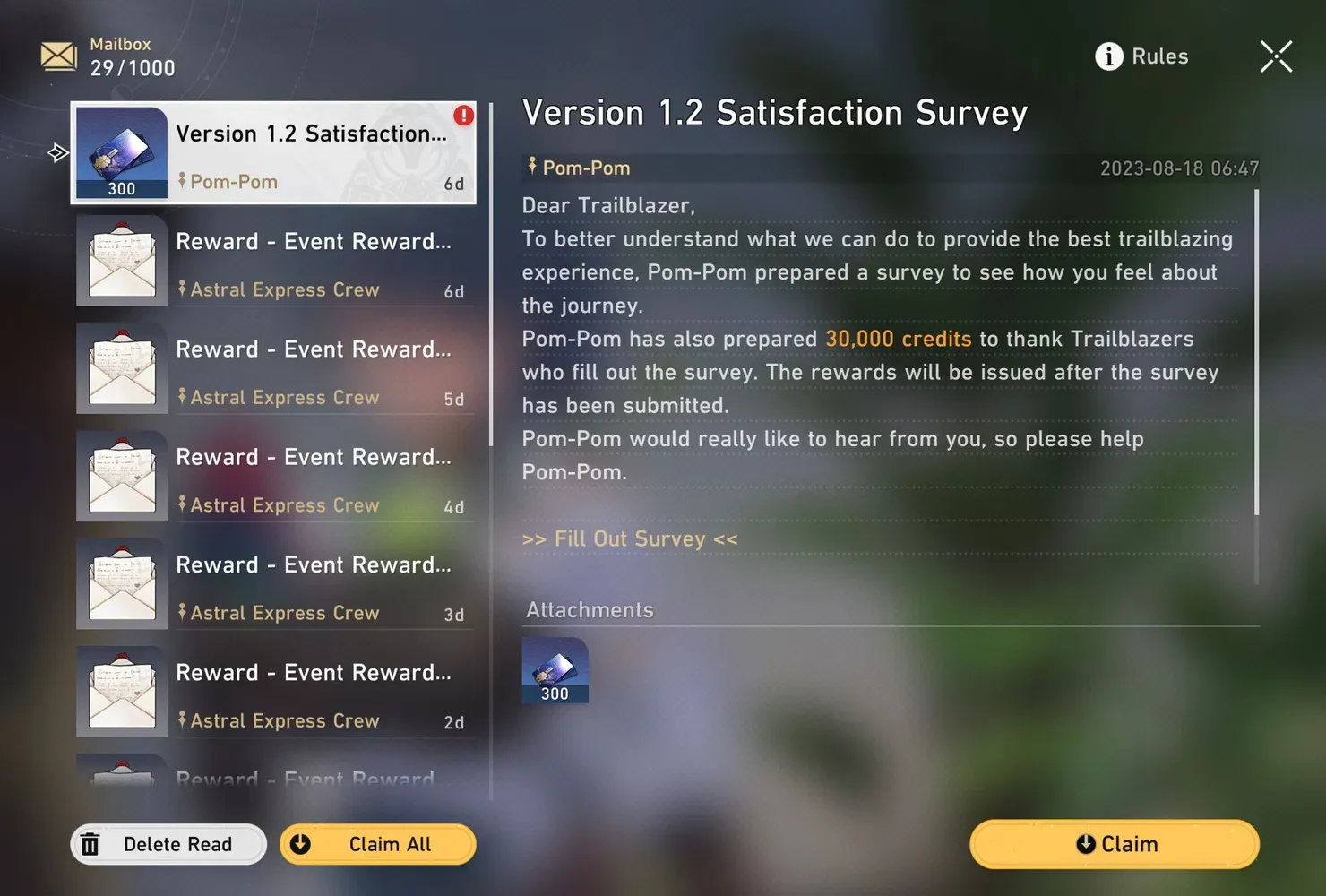
Task: Click the mailbox envelope icon in top left
Action: point(57,56)
